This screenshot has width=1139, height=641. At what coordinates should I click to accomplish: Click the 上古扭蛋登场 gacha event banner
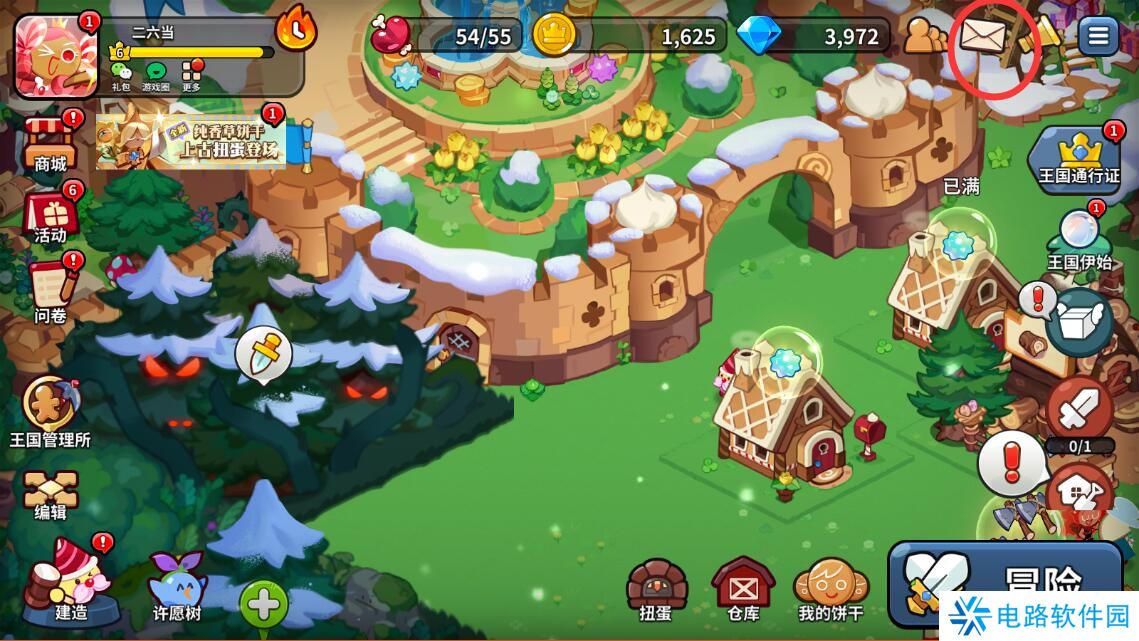[x=191, y=141]
